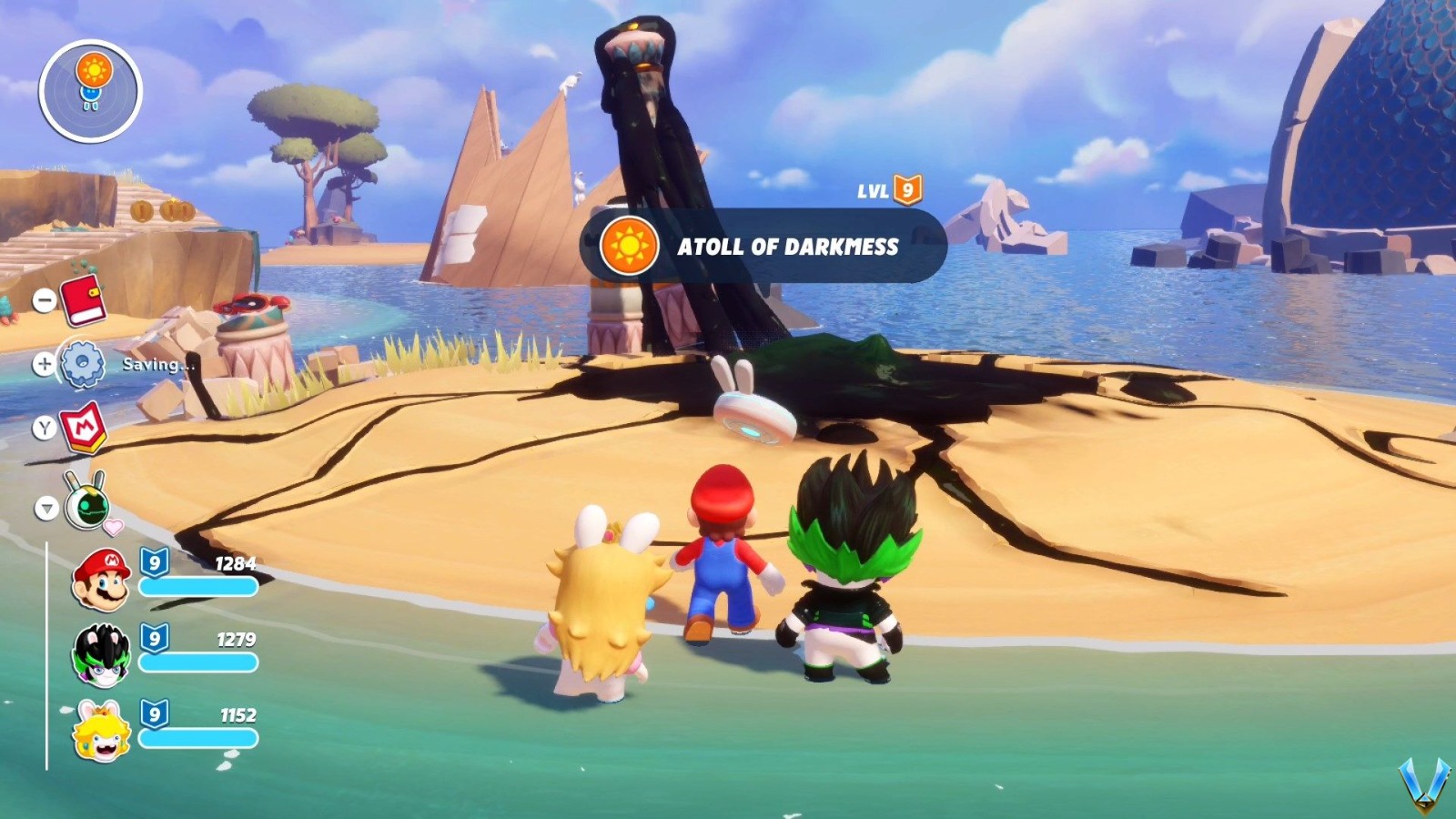Click the orange LVL 9 banner badge
Viewport: 1456px width, 819px height.
(907, 191)
